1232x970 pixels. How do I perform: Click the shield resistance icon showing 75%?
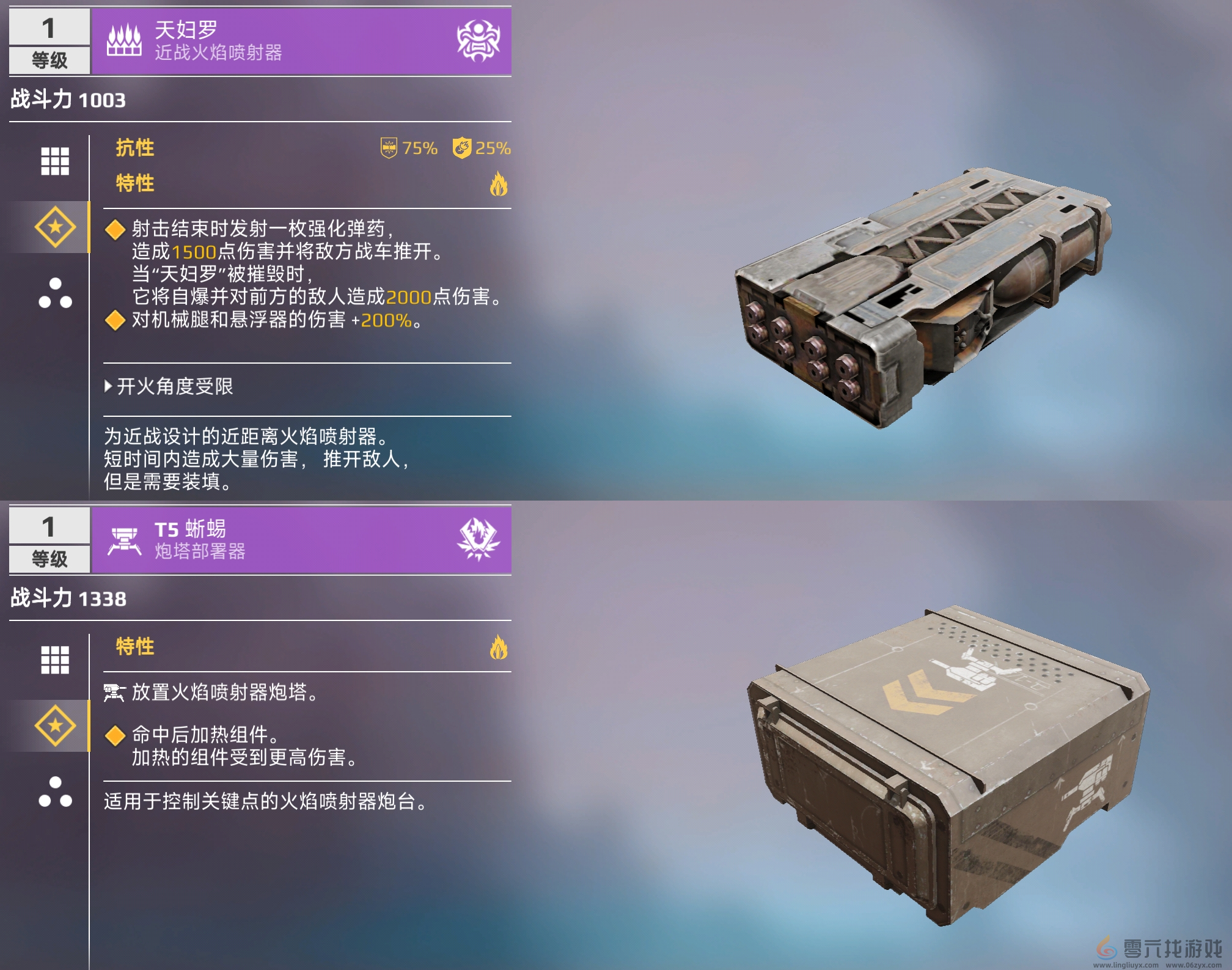pyautogui.click(x=389, y=148)
